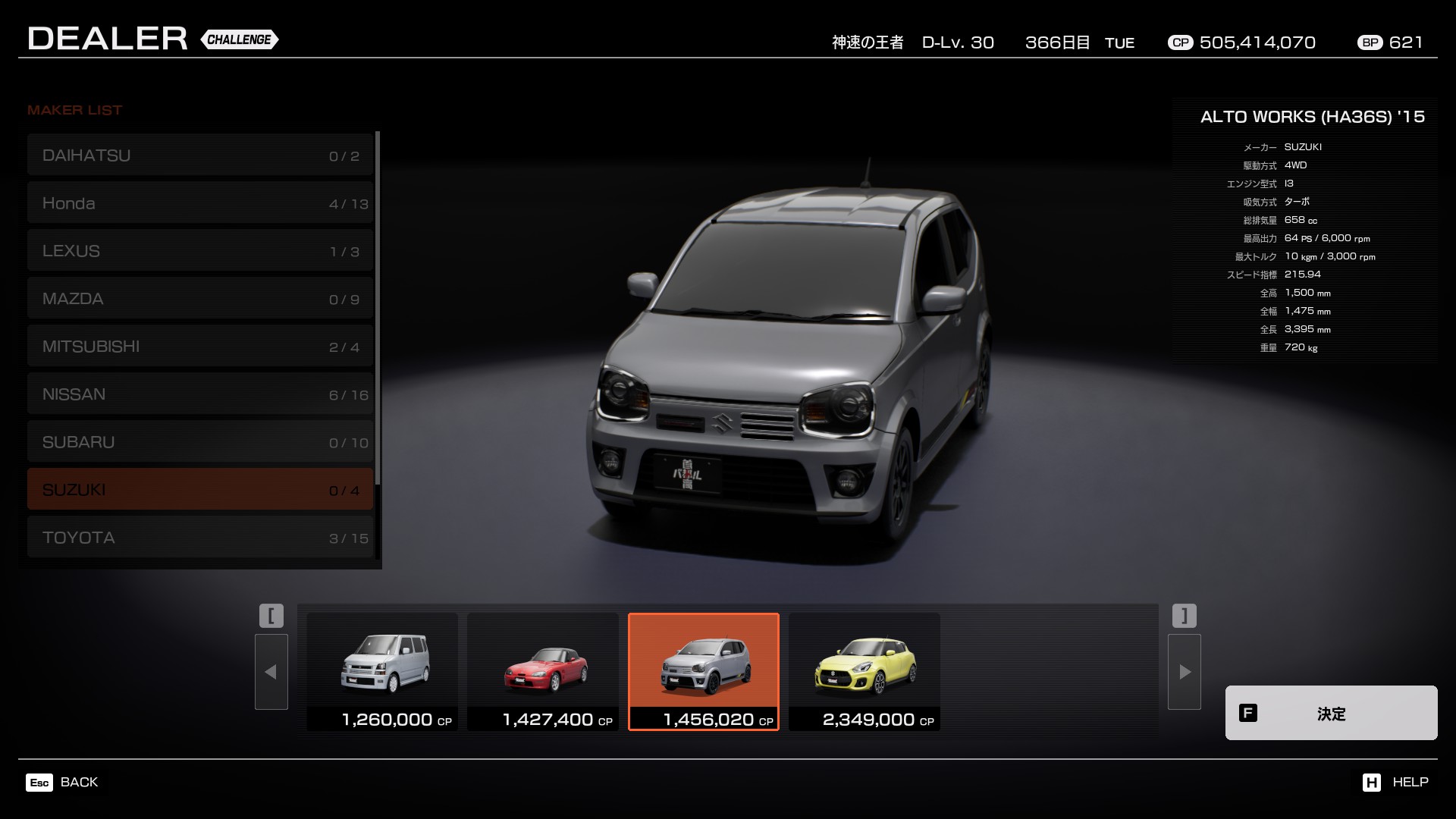
Task: Open the TOYOTA maker entry
Action: point(200,537)
